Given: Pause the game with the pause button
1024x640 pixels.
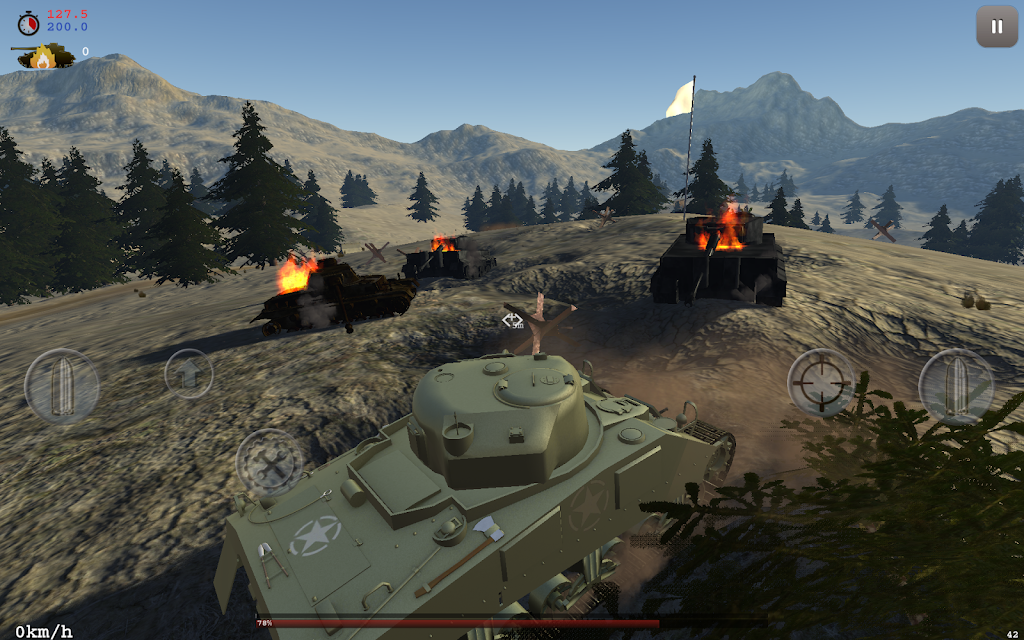Looking at the screenshot, I should click(996, 27).
